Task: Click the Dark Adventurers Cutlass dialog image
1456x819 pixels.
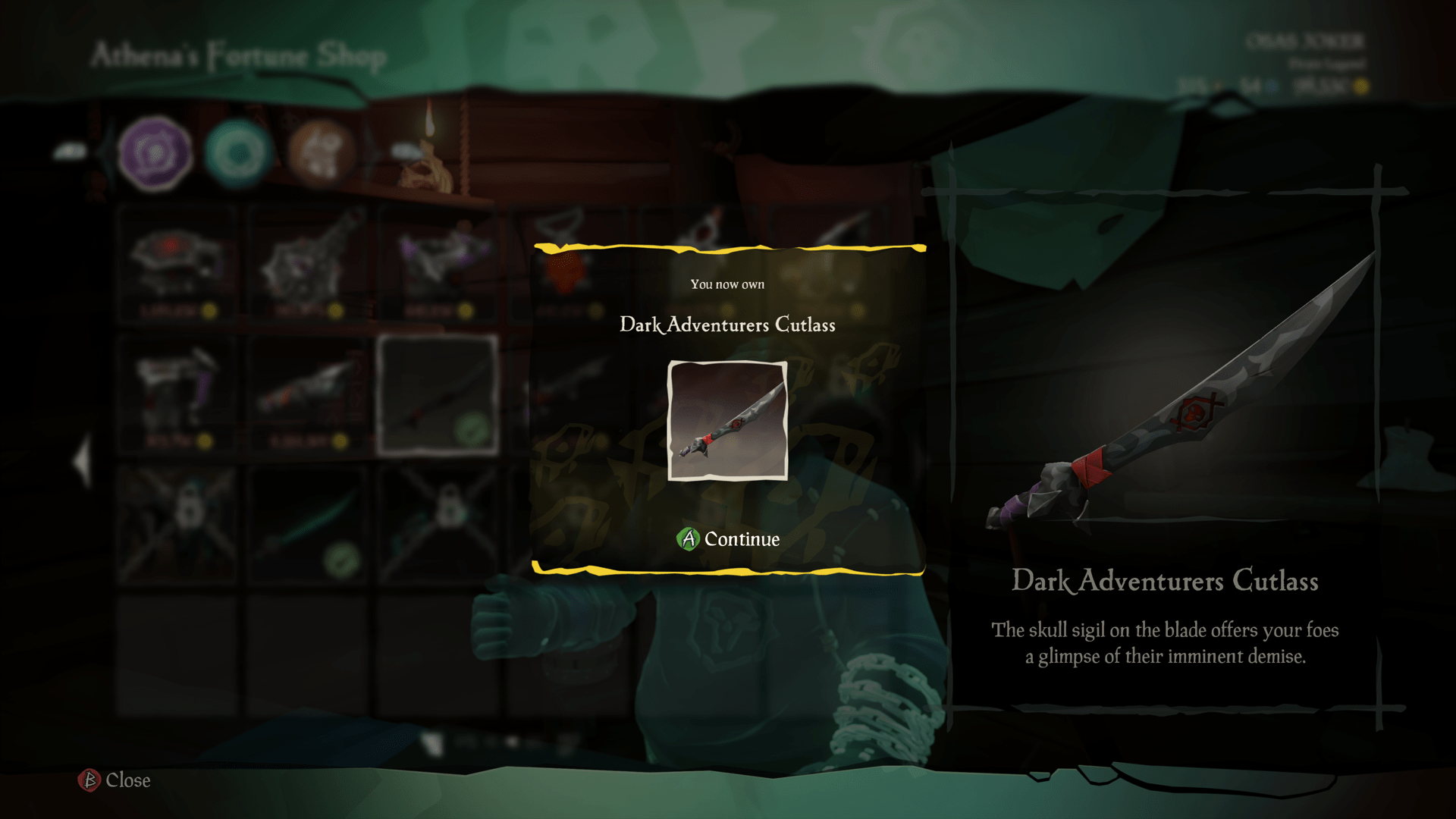Action: click(x=727, y=422)
